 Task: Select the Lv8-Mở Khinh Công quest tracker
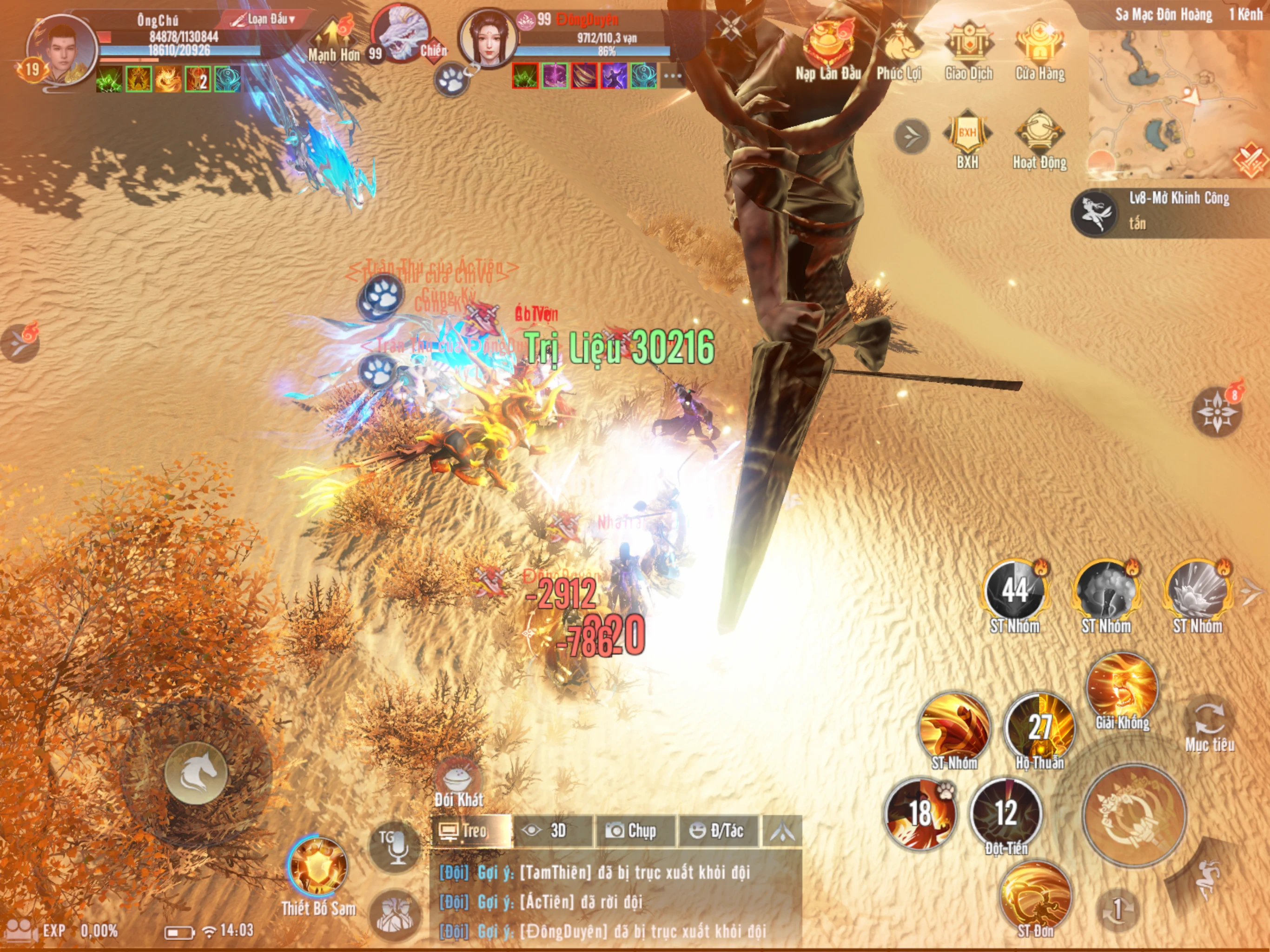coord(1171,211)
